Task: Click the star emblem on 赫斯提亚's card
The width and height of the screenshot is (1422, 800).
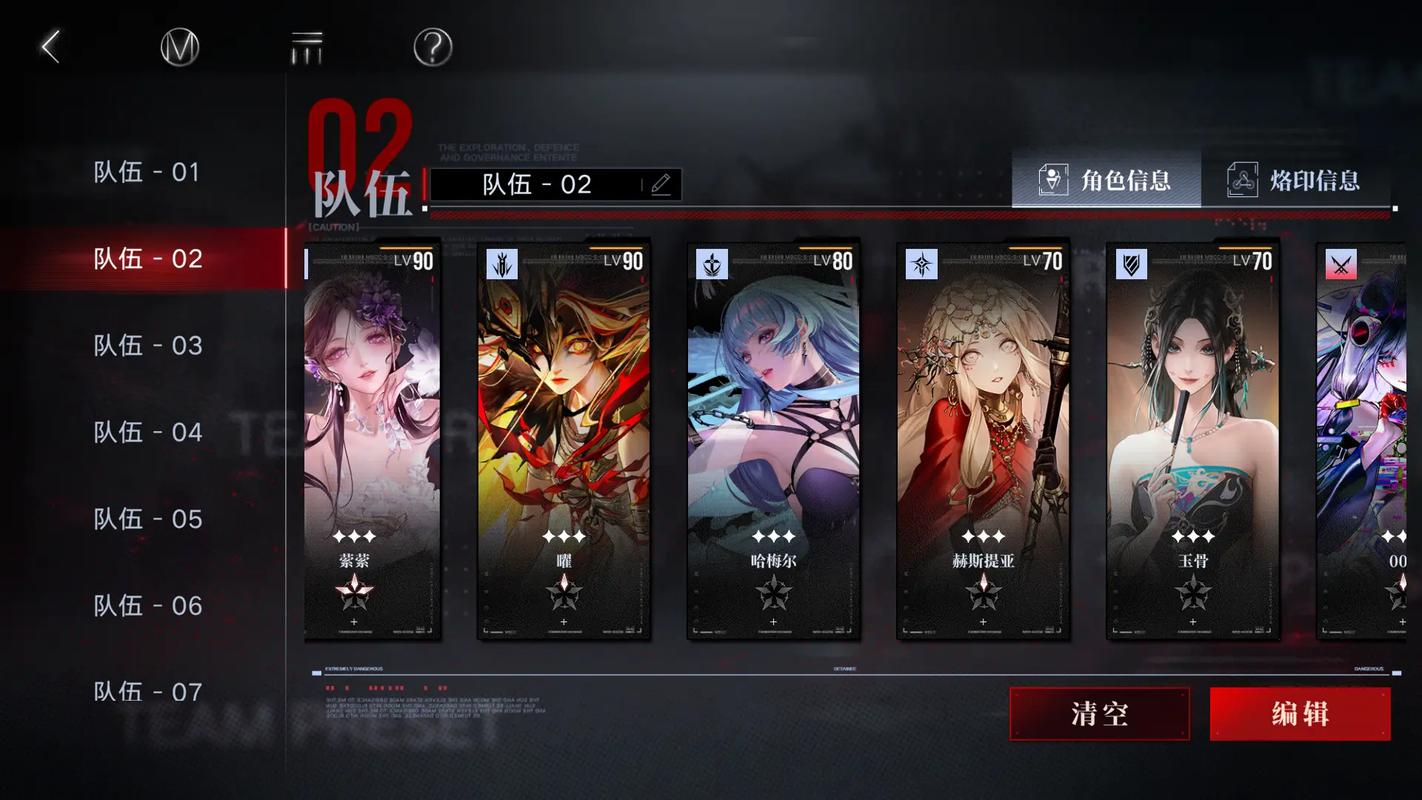Action: tap(921, 262)
